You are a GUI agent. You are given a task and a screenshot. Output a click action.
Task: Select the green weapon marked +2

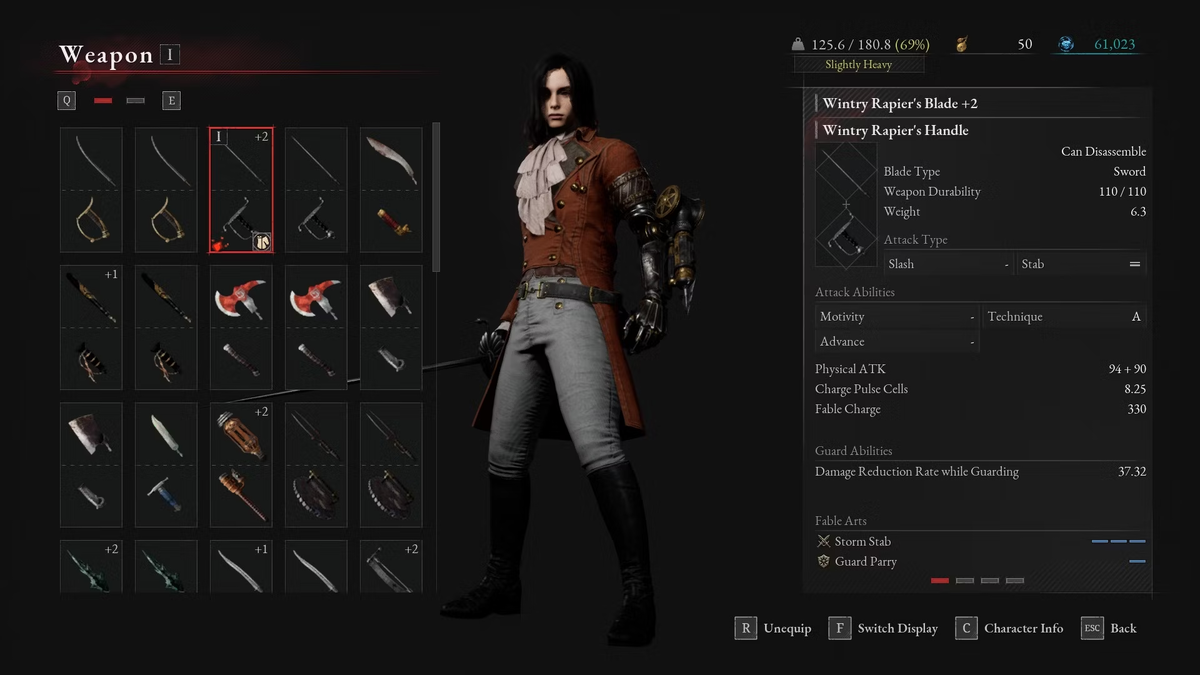91,566
